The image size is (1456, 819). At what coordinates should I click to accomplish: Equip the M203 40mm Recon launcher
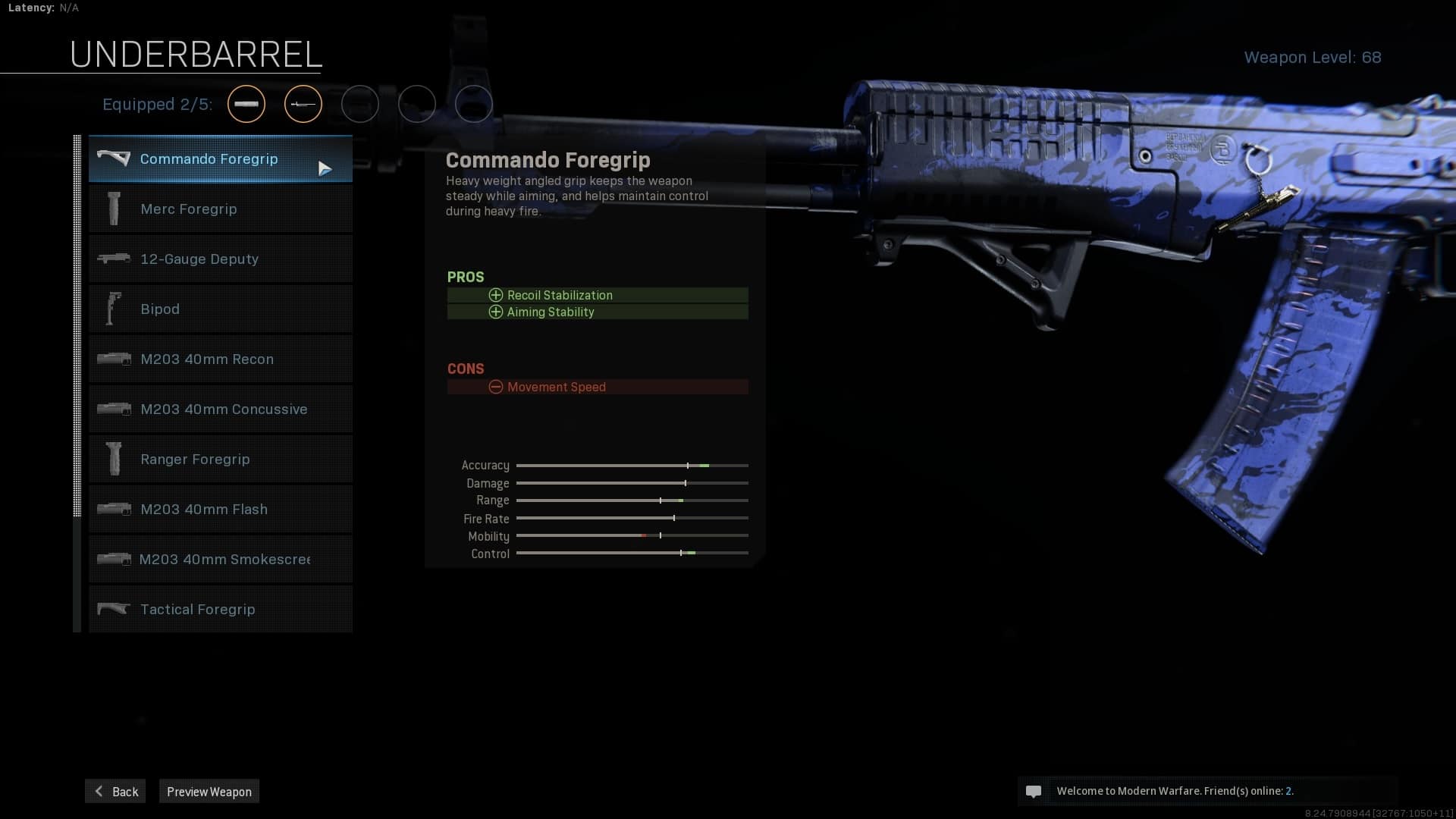pyautogui.click(x=220, y=359)
